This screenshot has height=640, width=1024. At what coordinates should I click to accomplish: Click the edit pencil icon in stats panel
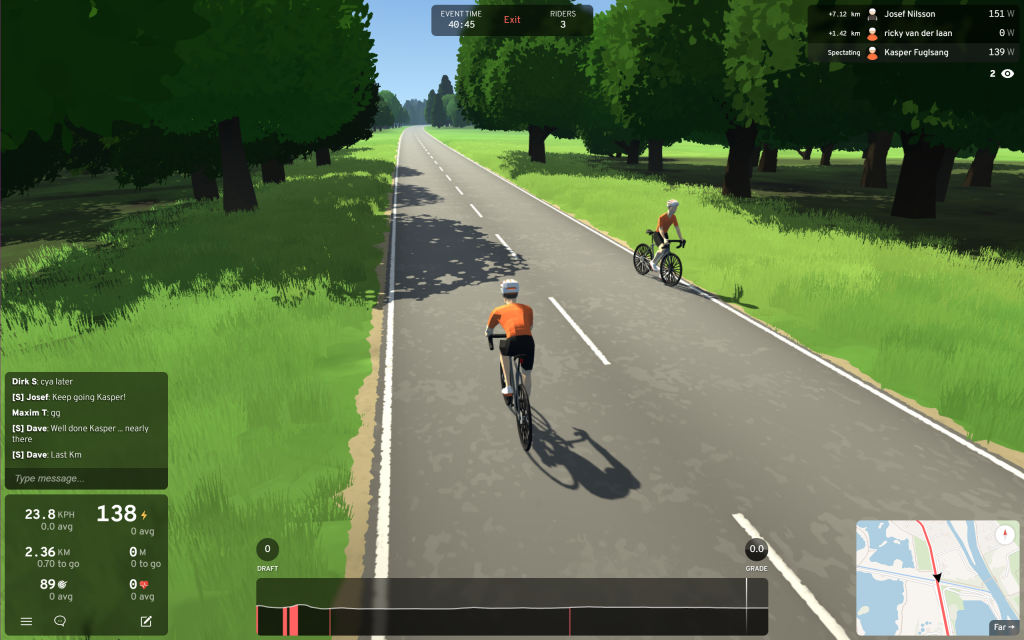pyautogui.click(x=146, y=621)
